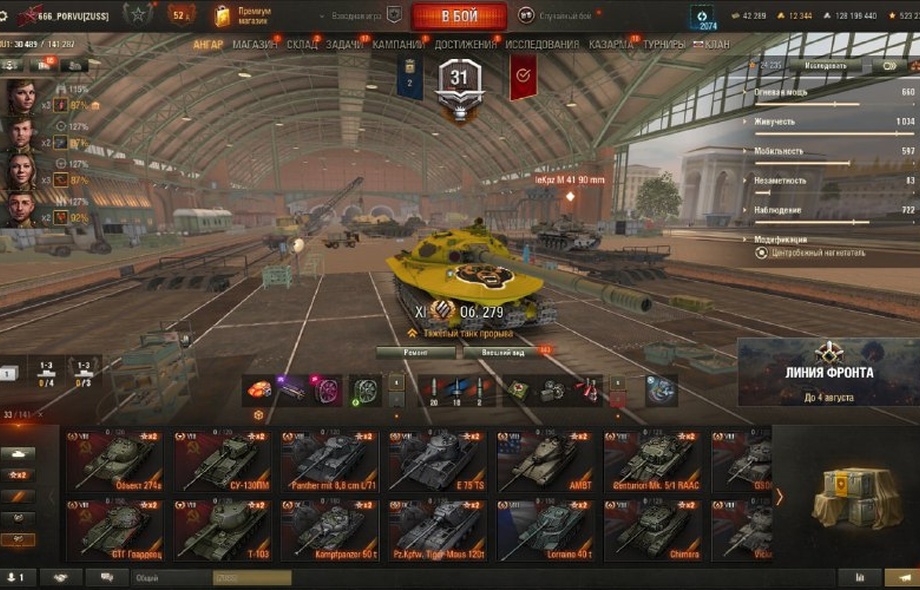Open the КАМПАНИИ tab

tap(398, 45)
